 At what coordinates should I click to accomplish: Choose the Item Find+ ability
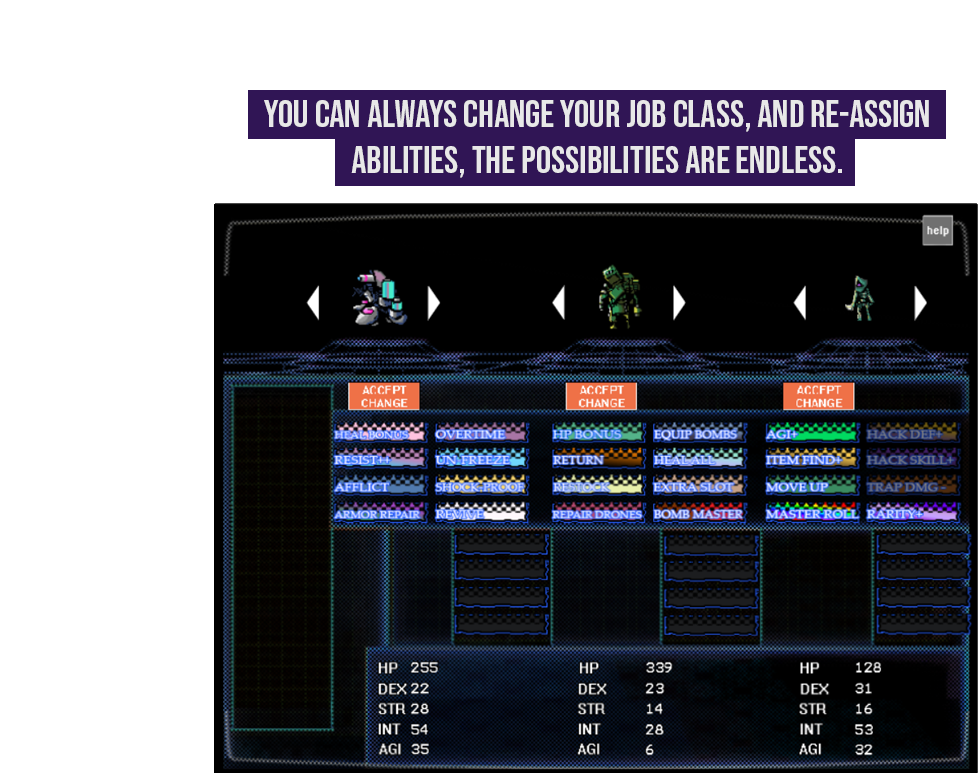pos(811,460)
